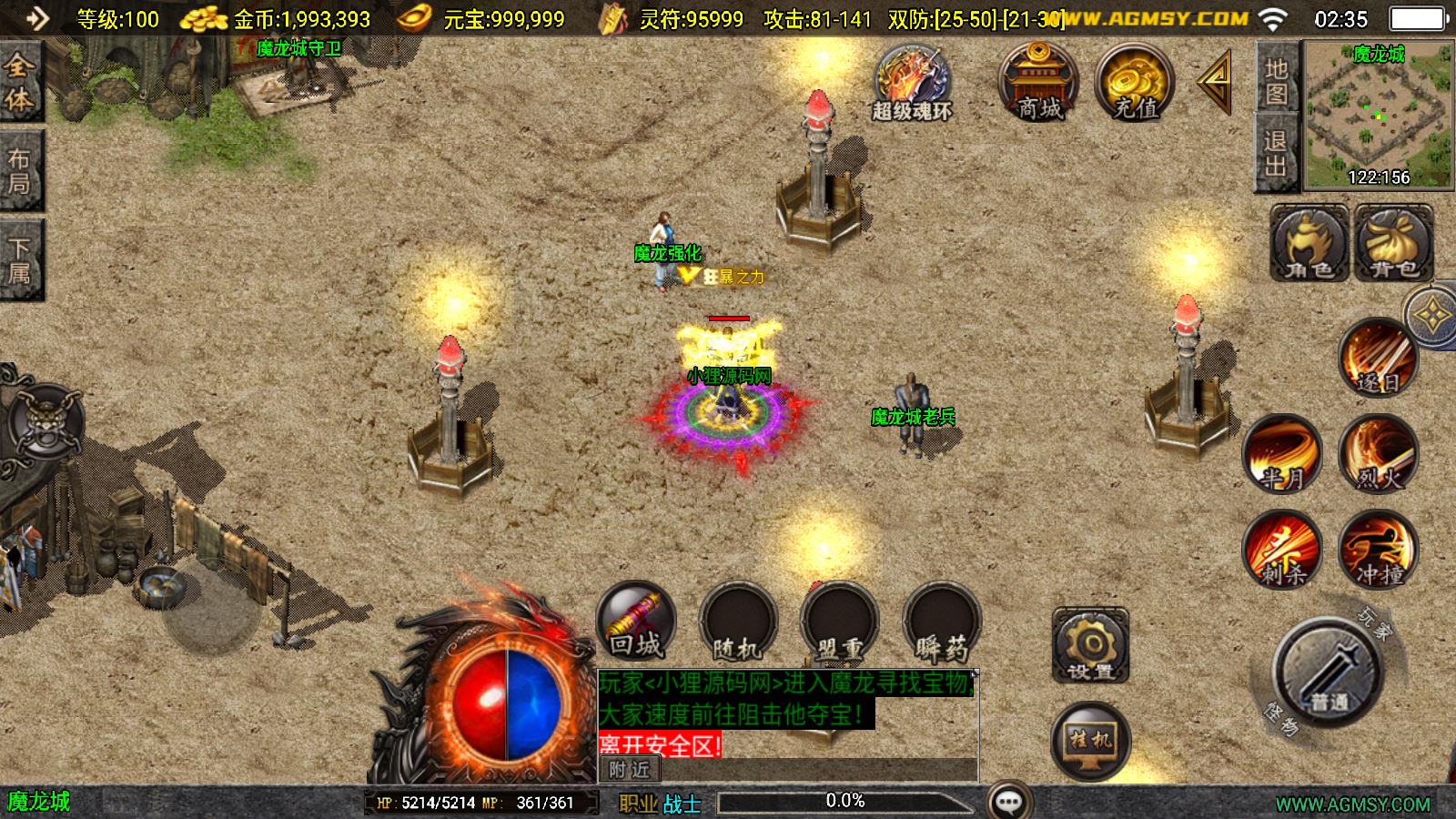1456x819 pixels.
Task: Open the 充值 recharge menu
Action: [x=1135, y=82]
